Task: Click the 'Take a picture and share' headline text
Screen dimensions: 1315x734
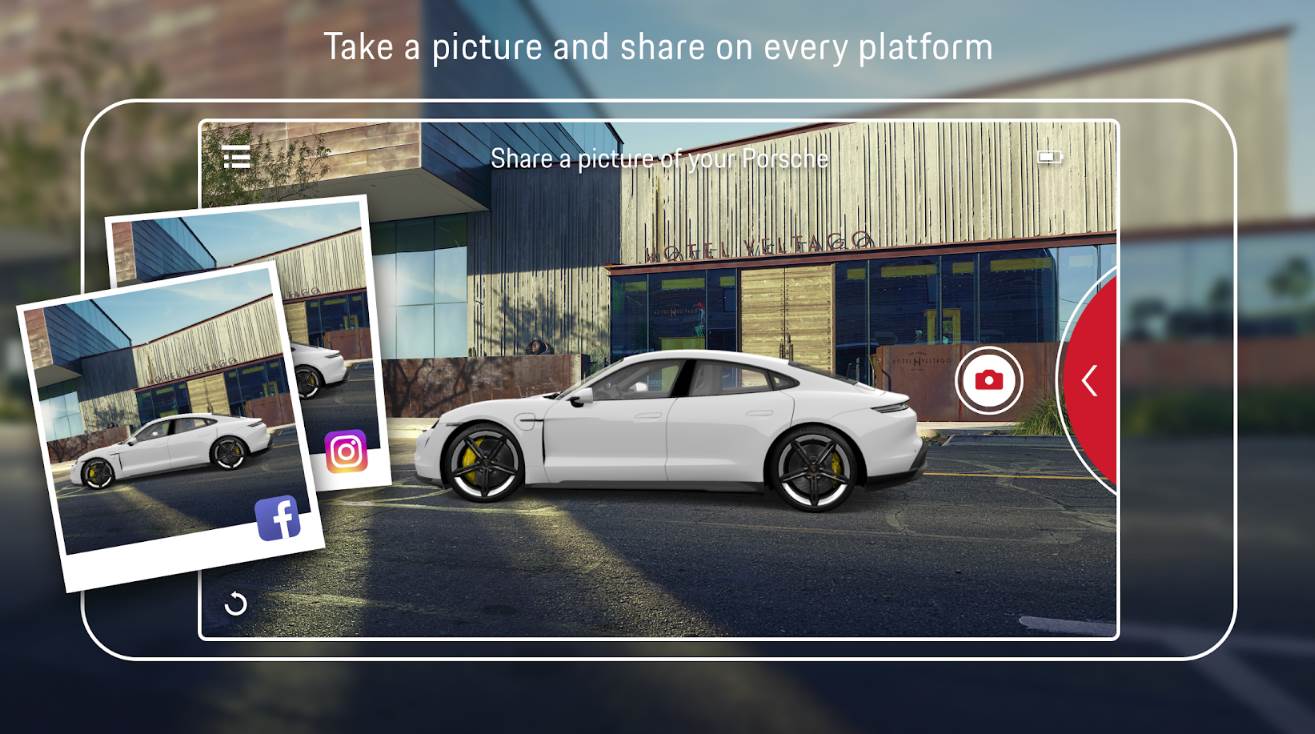Action: click(656, 44)
